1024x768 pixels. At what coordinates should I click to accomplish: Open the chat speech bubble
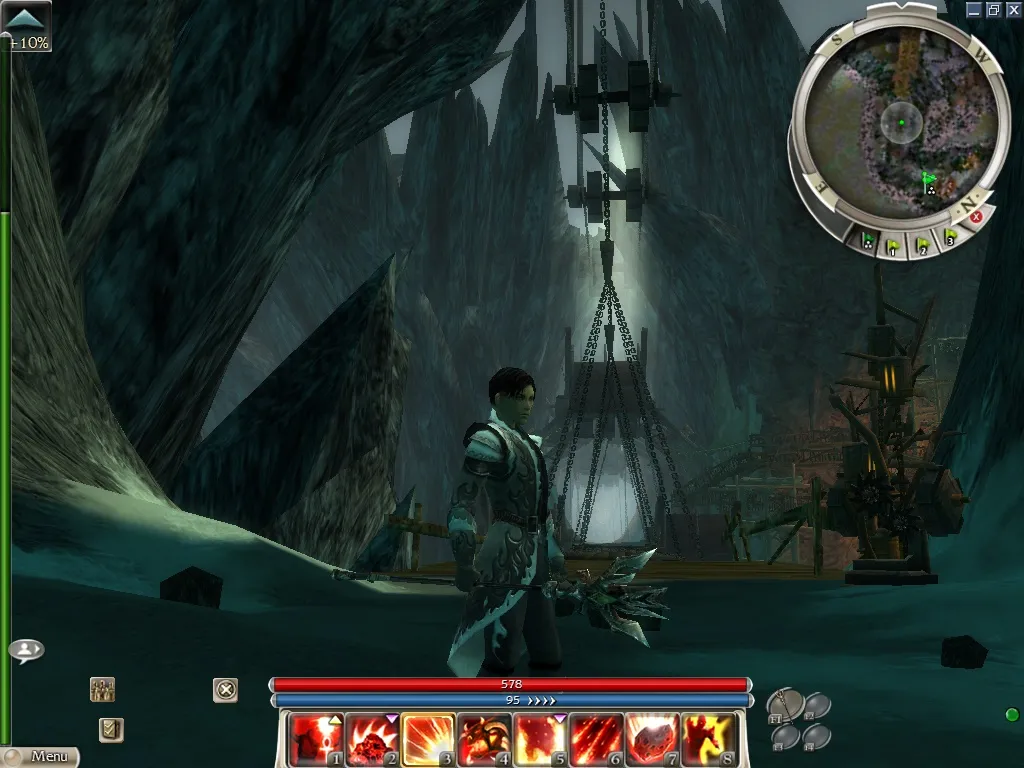click(26, 650)
